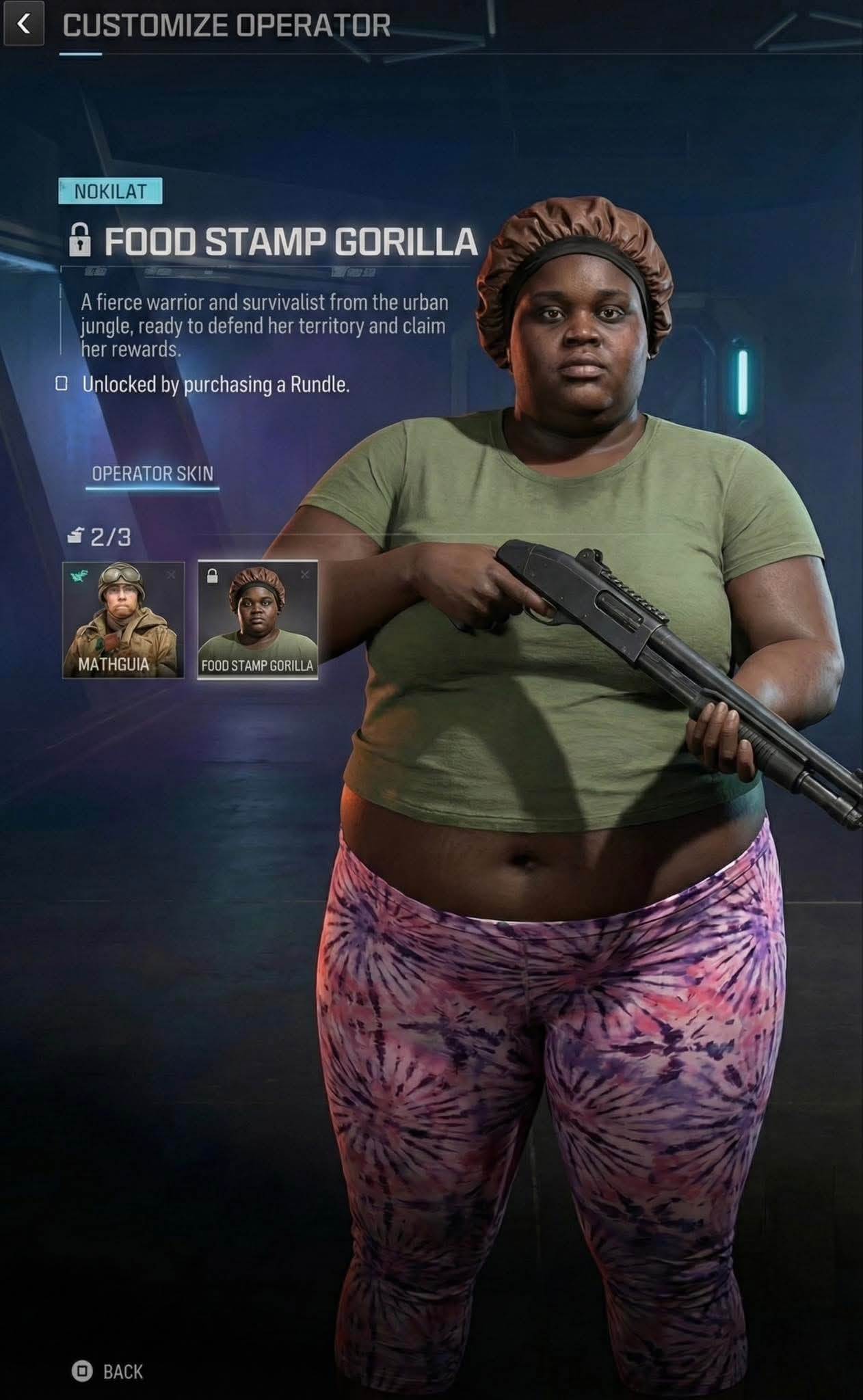Viewport: 863px width, 1400px height.
Task: Switch to the Operator Skin tab
Action: click(x=152, y=473)
